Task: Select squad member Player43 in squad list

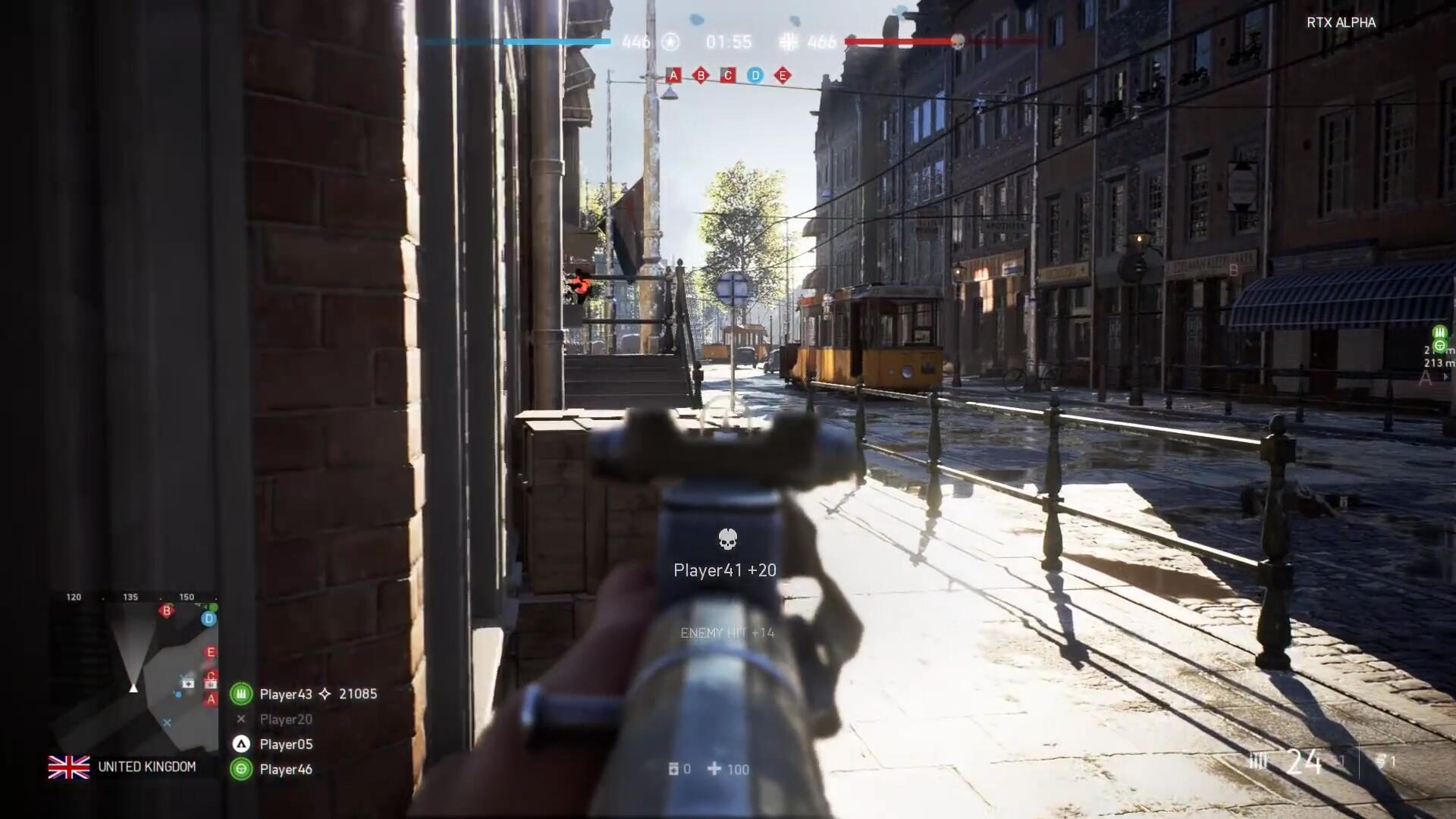Action: click(x=286, y=694)
